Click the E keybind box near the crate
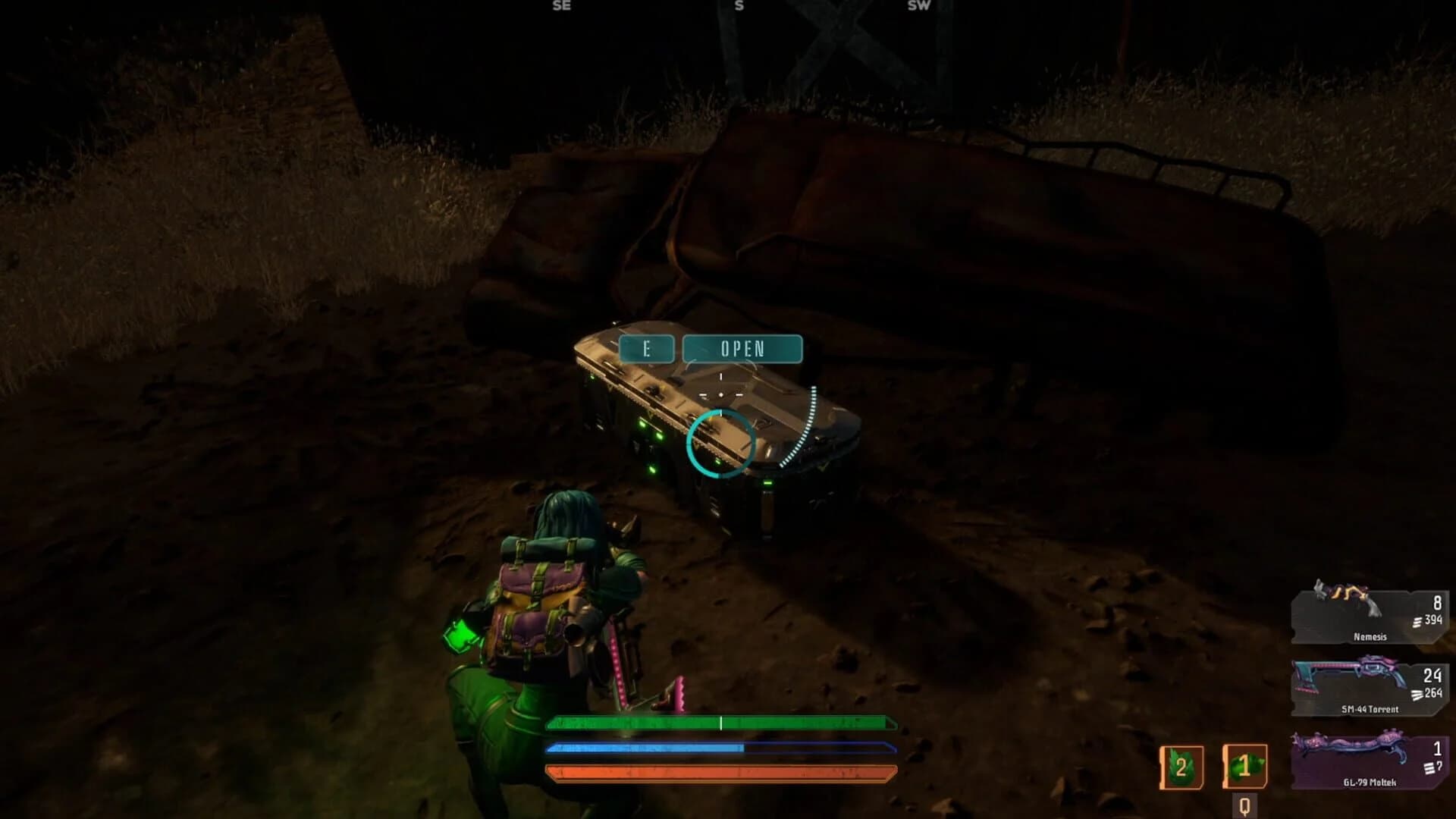 click(x=646, y=349)
